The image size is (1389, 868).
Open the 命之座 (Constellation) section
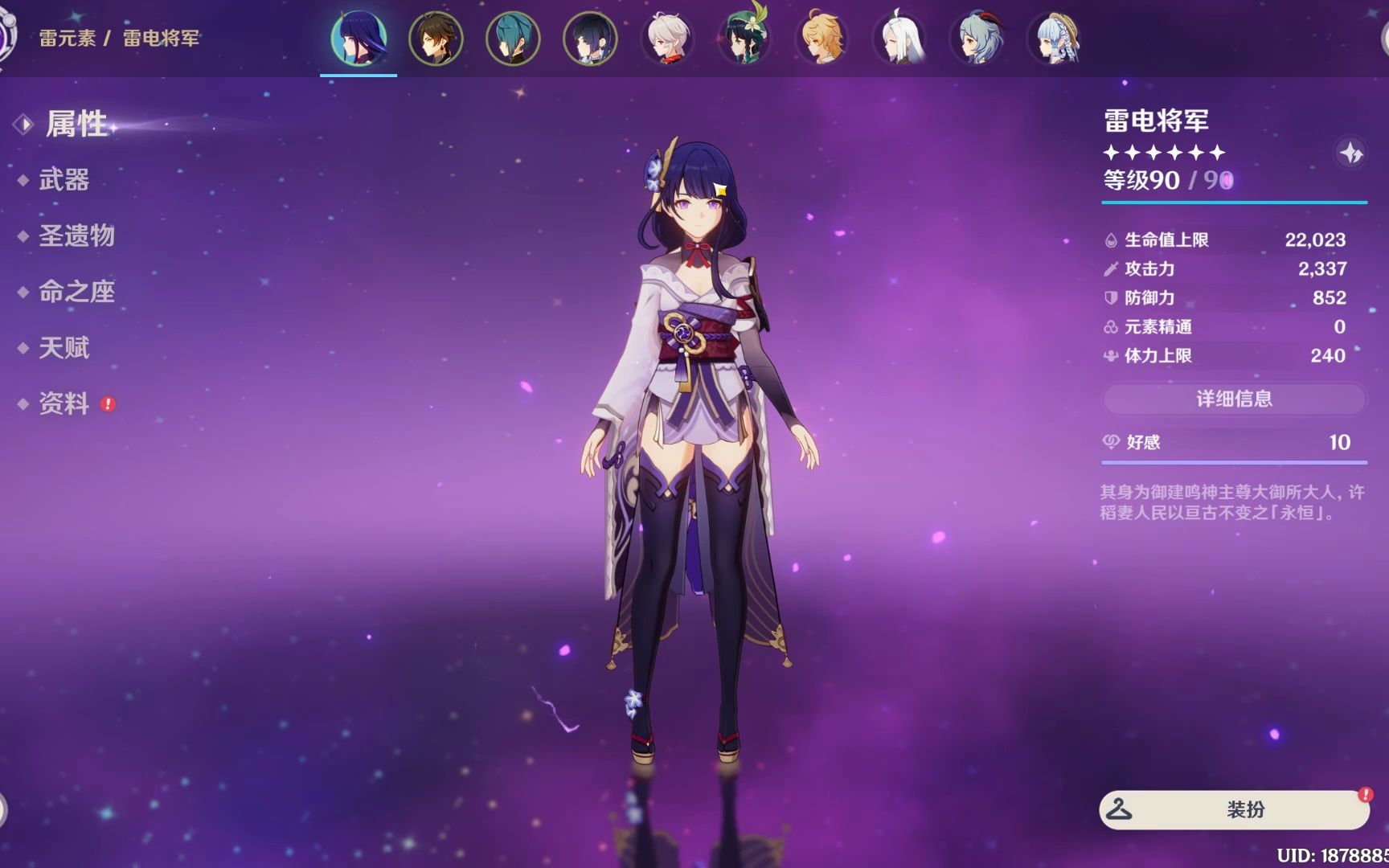[x=76, y=292]
